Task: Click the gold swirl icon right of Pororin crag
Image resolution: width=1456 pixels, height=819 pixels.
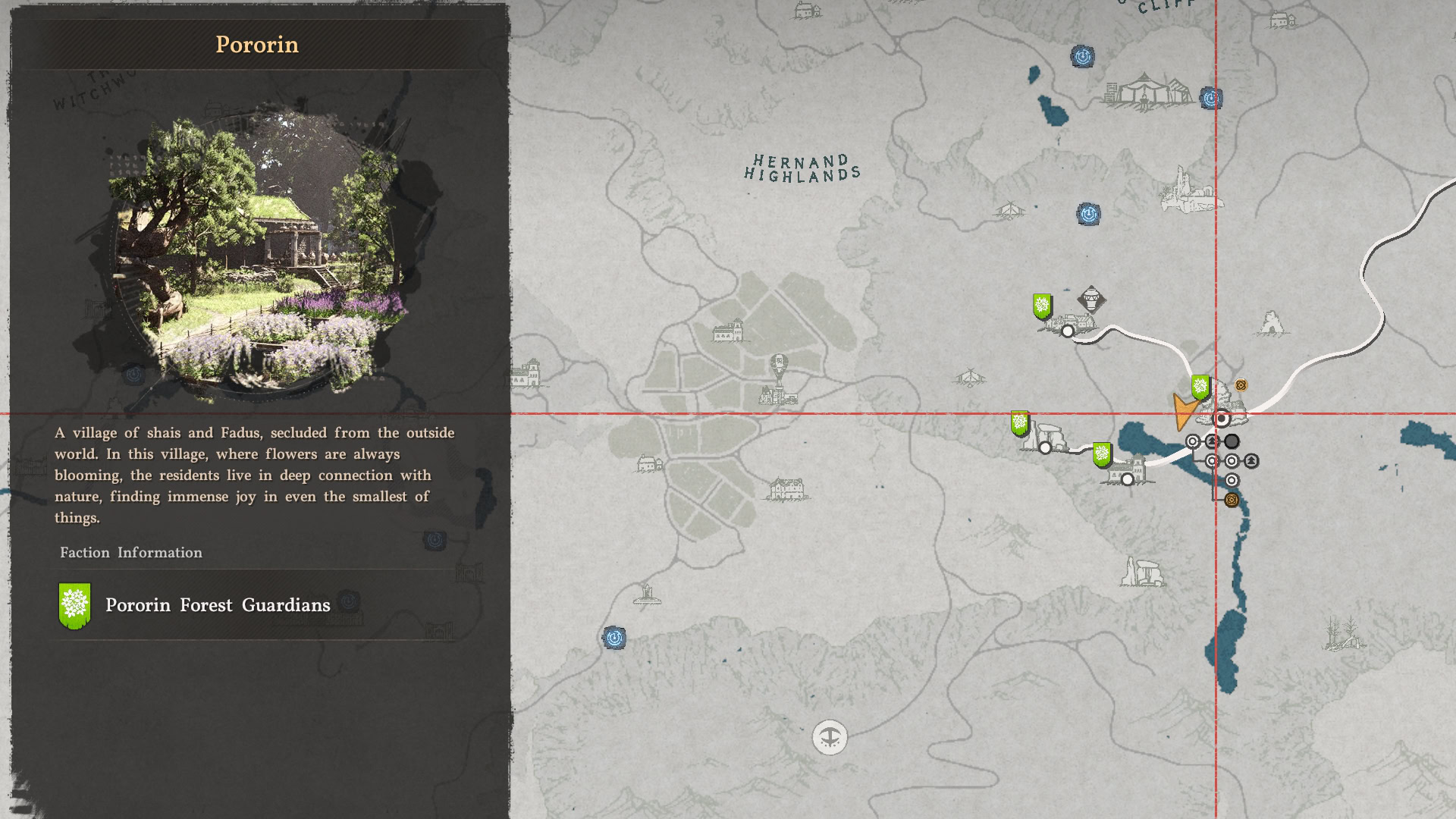Action: [x=1241, y=385]
